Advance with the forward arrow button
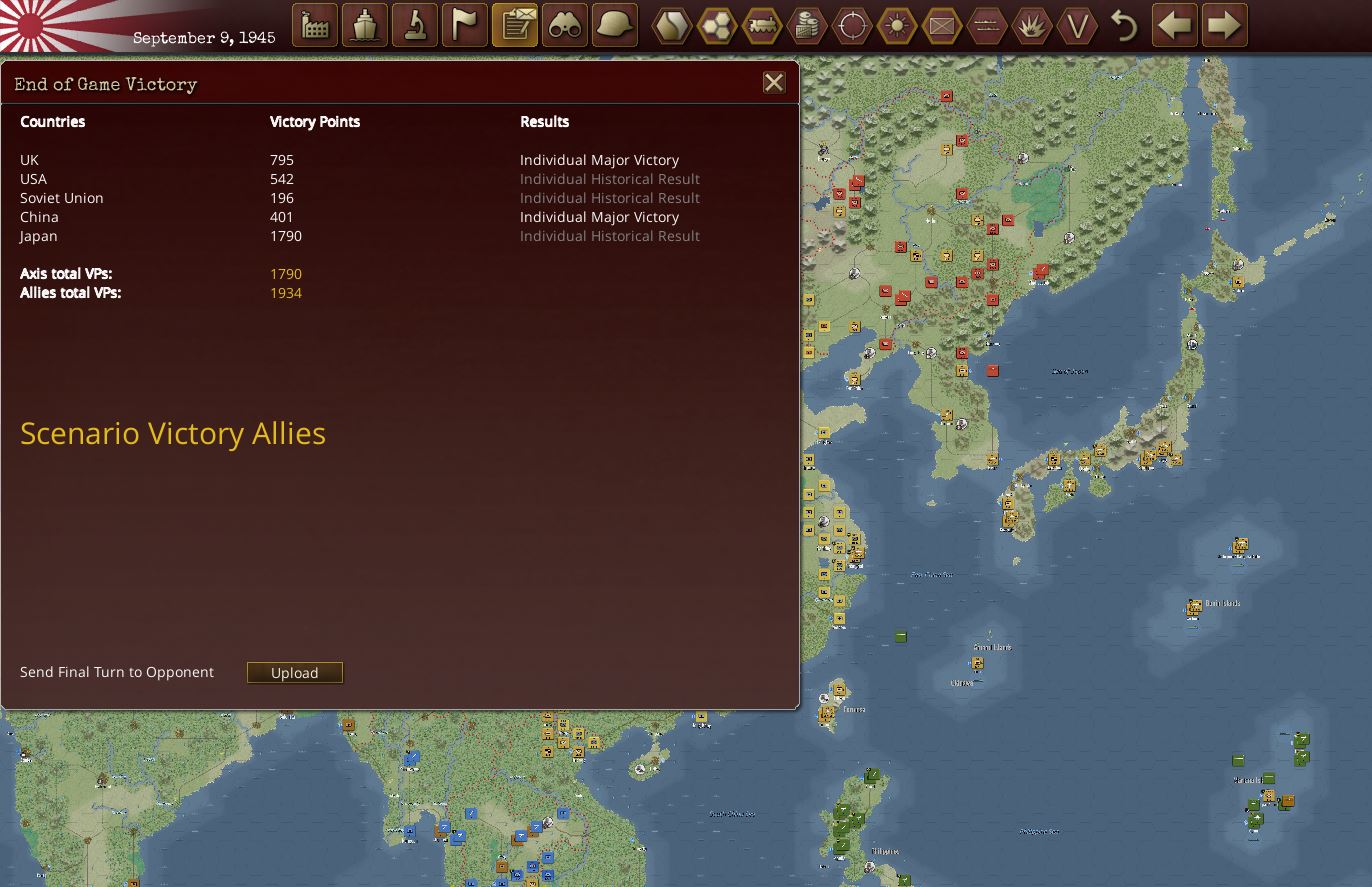The width and height of the screenshot is (1372, 887). (1222, 25)
